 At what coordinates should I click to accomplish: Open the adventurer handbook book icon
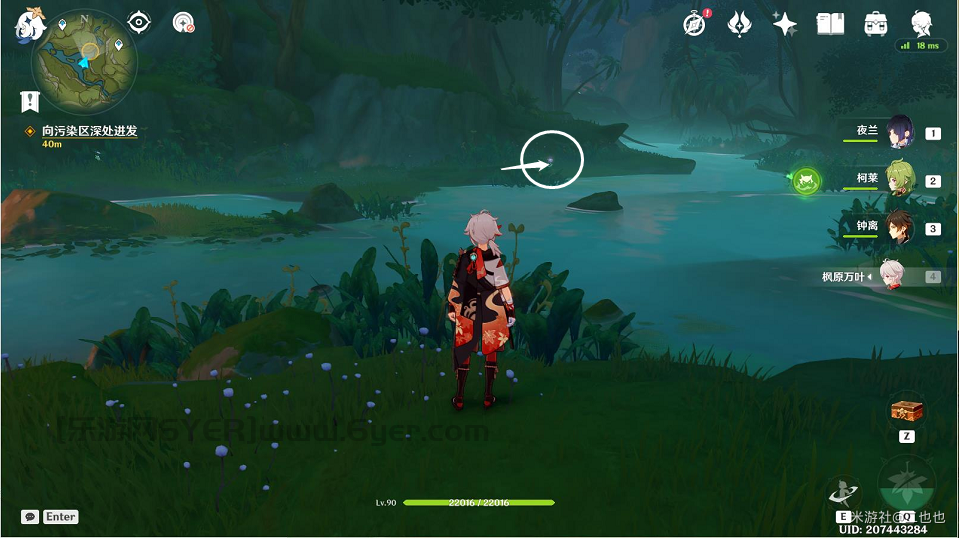(830, 23)
